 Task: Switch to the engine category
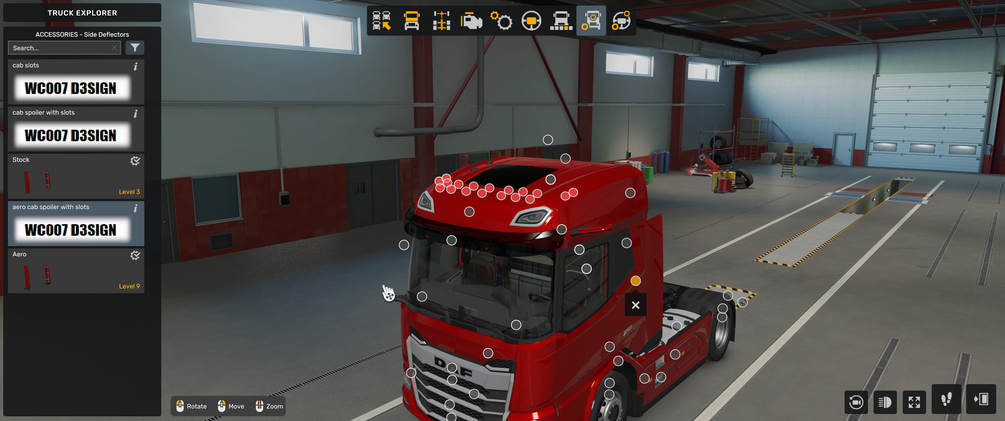pyautogui.click(x=471, y=21)
